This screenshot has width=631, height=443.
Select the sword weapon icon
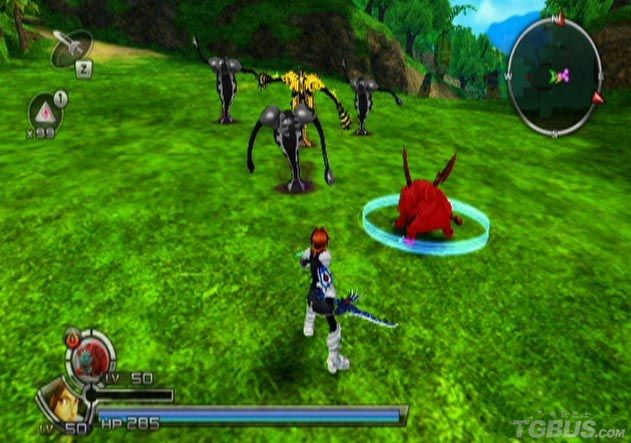[71, 45]
